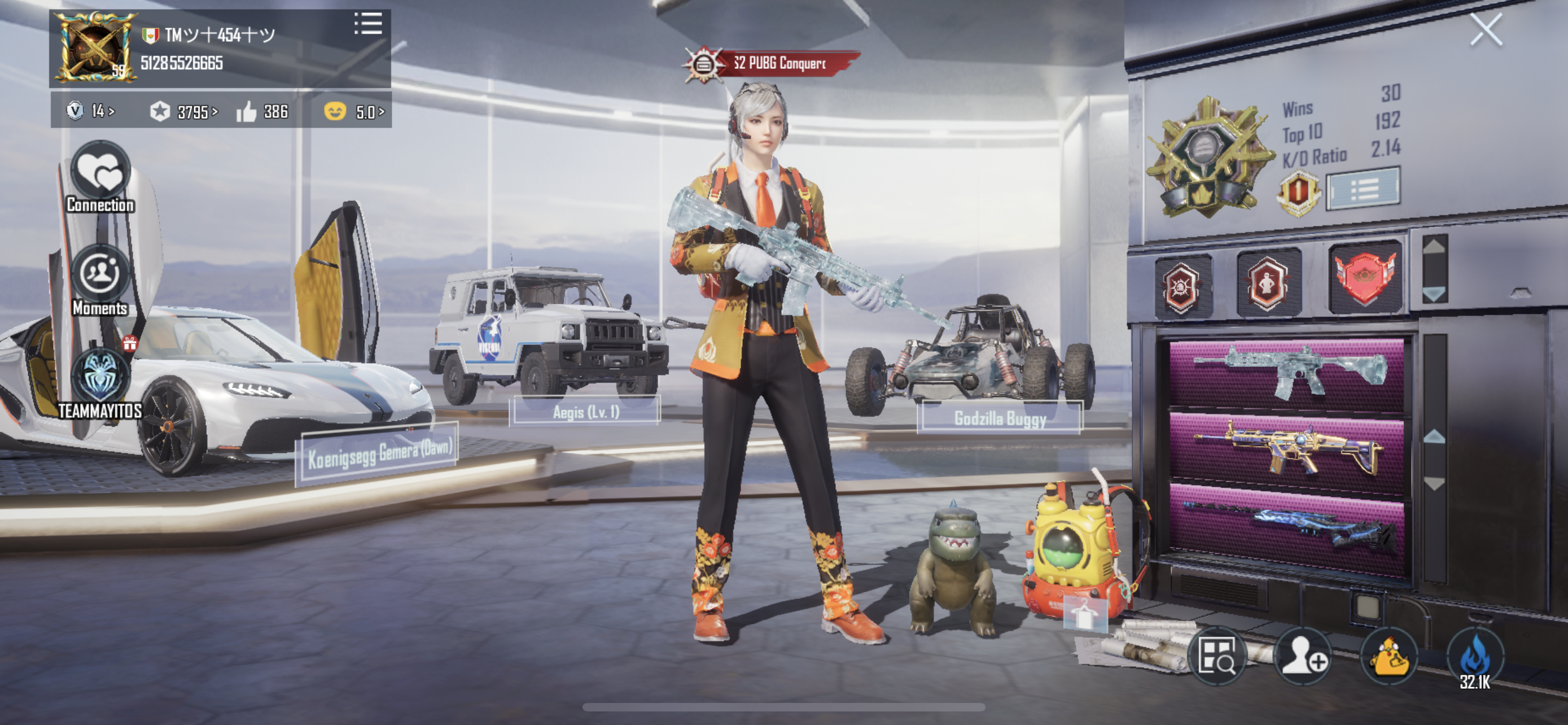The width and height of the screenshot is (1568, 725).
Task: Open the stats detail list button
Action: 1364,189
